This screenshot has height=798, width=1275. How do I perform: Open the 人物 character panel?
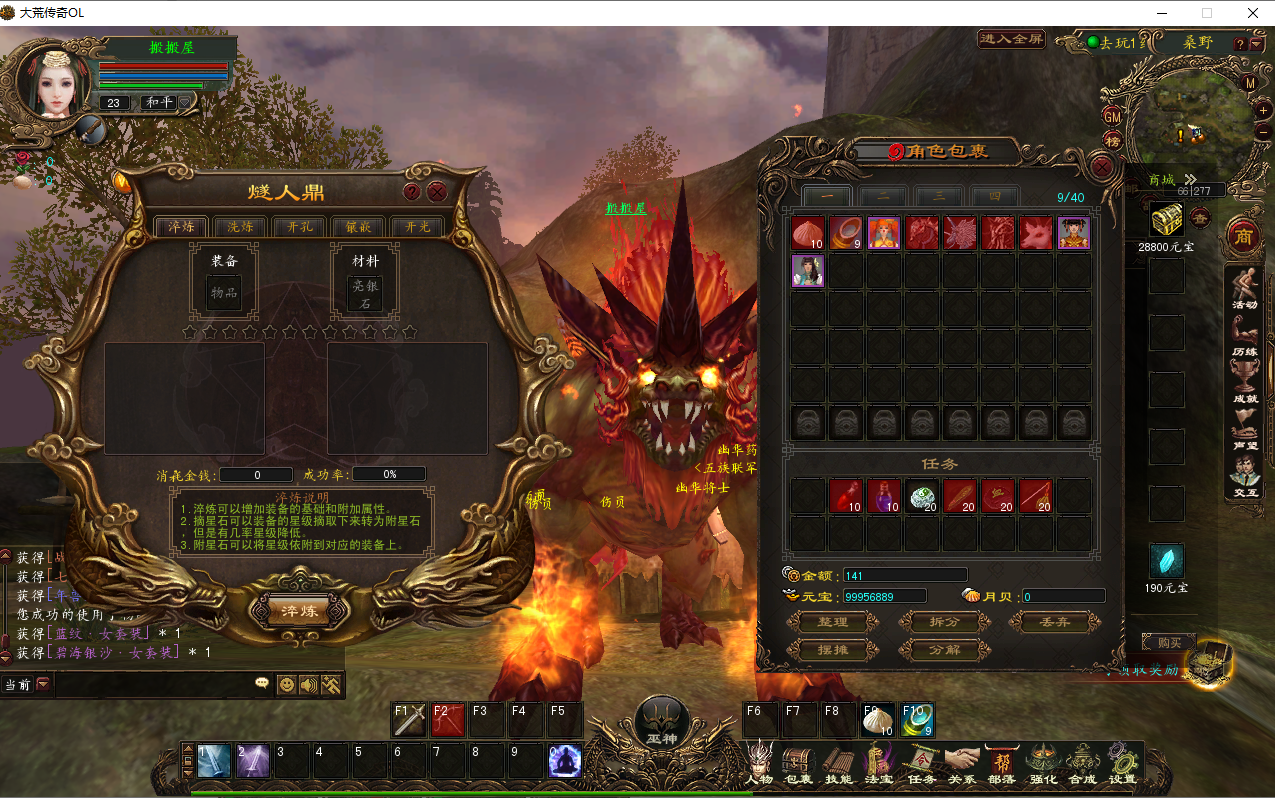pos(760,764)
